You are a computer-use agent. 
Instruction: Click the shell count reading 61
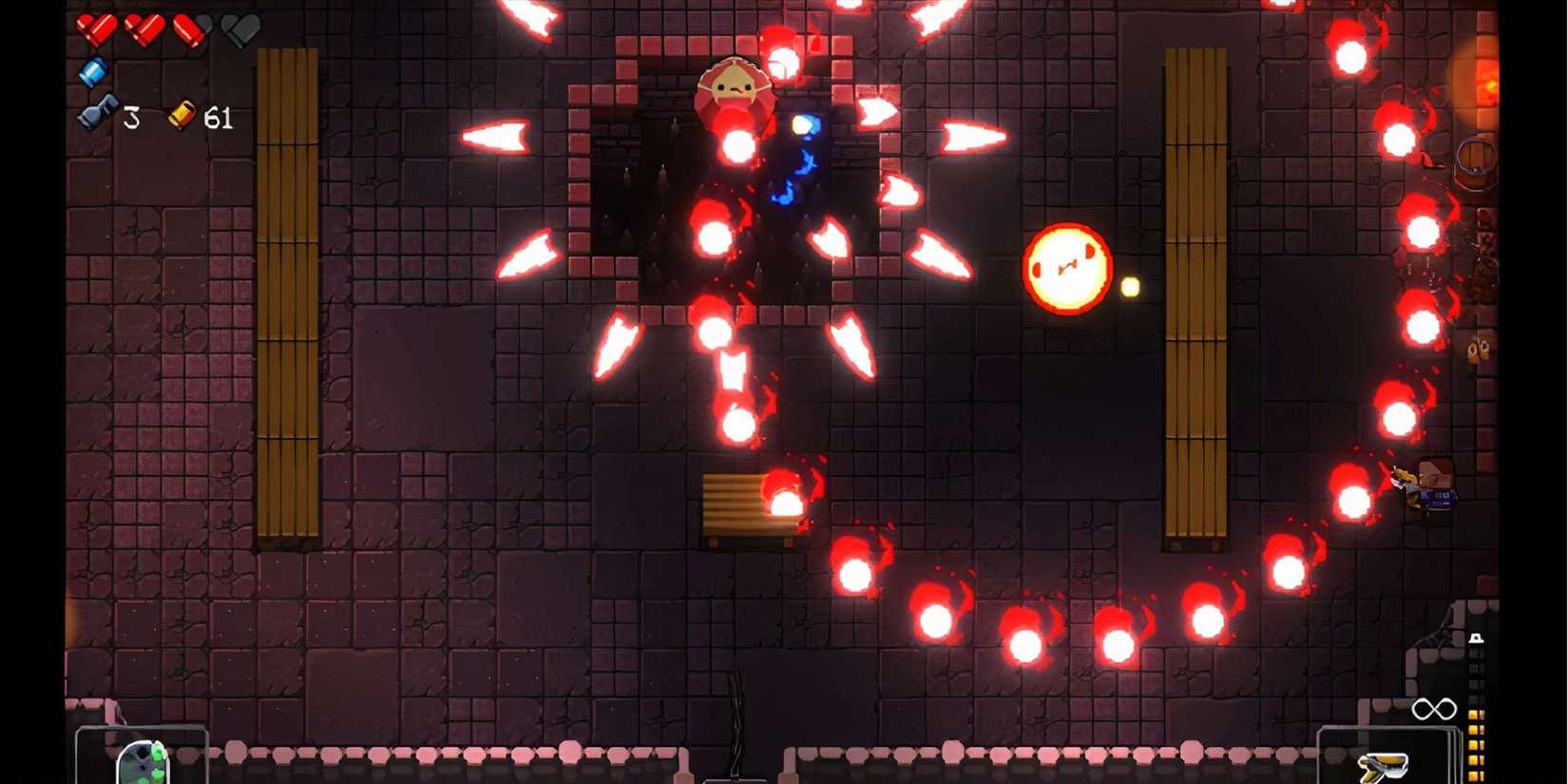[x=219, y=116]
